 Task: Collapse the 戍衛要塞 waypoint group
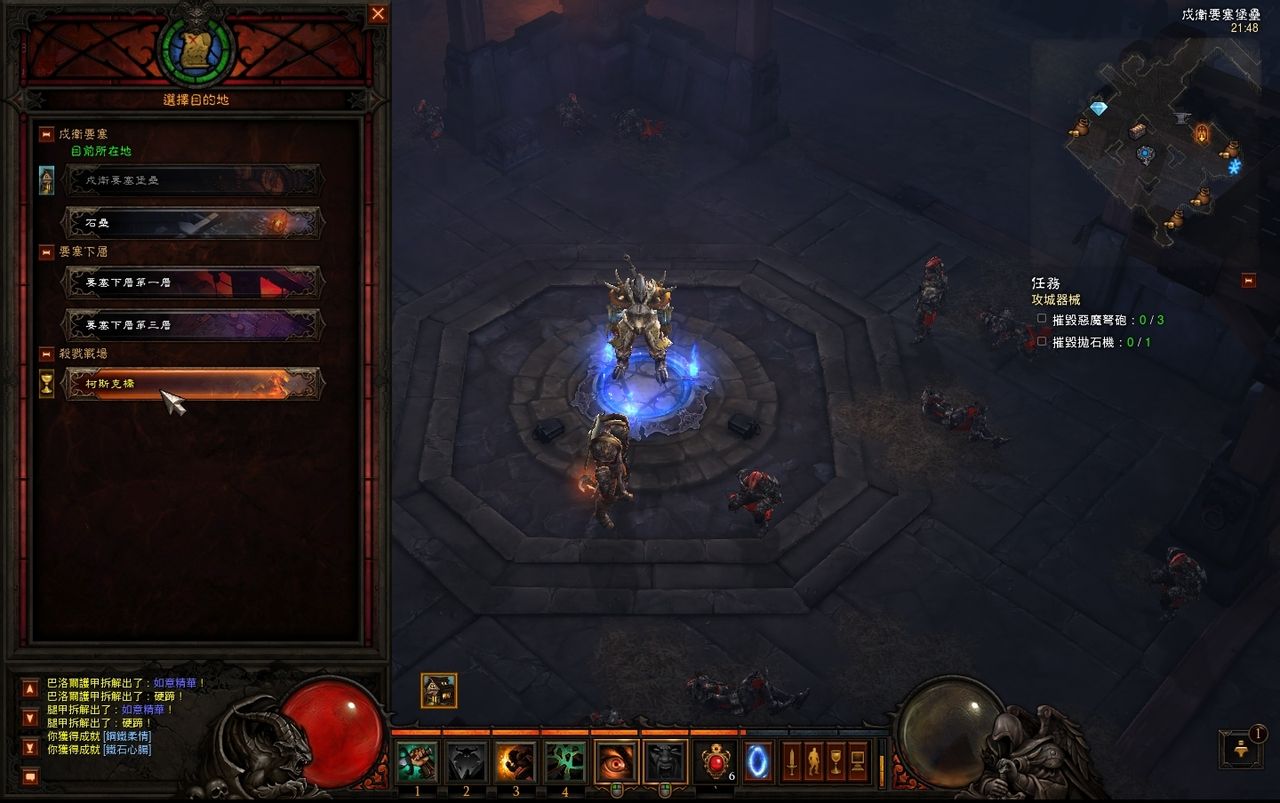tap(46, 134)
